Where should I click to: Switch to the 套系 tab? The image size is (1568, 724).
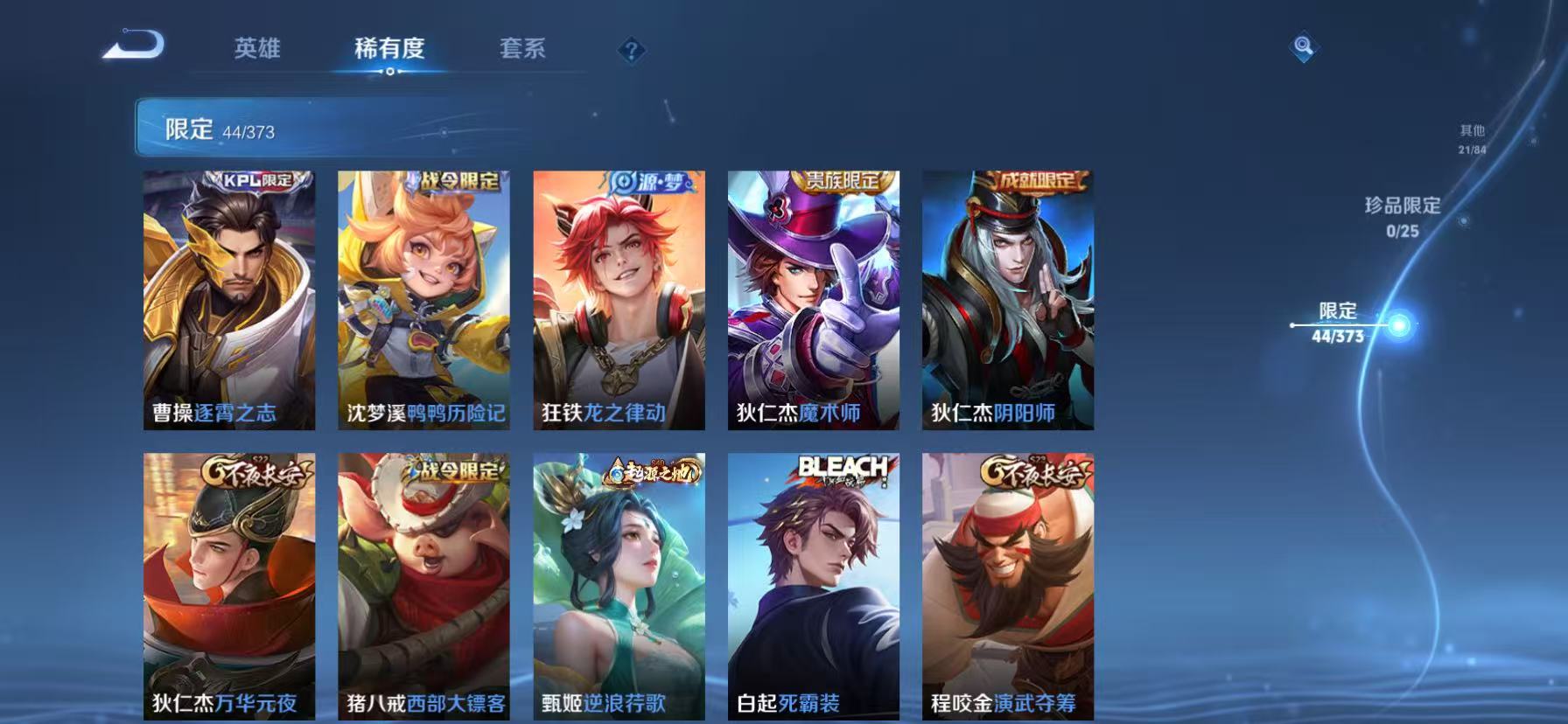click(x=522, y=50)
